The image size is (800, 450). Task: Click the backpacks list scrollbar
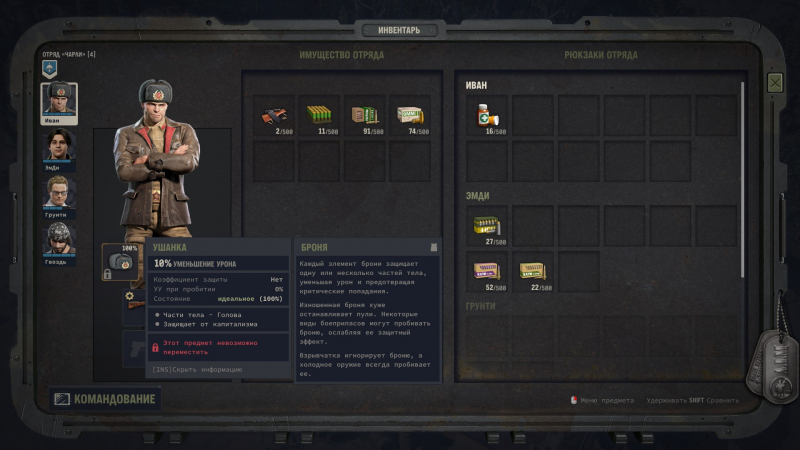[743, 180]
